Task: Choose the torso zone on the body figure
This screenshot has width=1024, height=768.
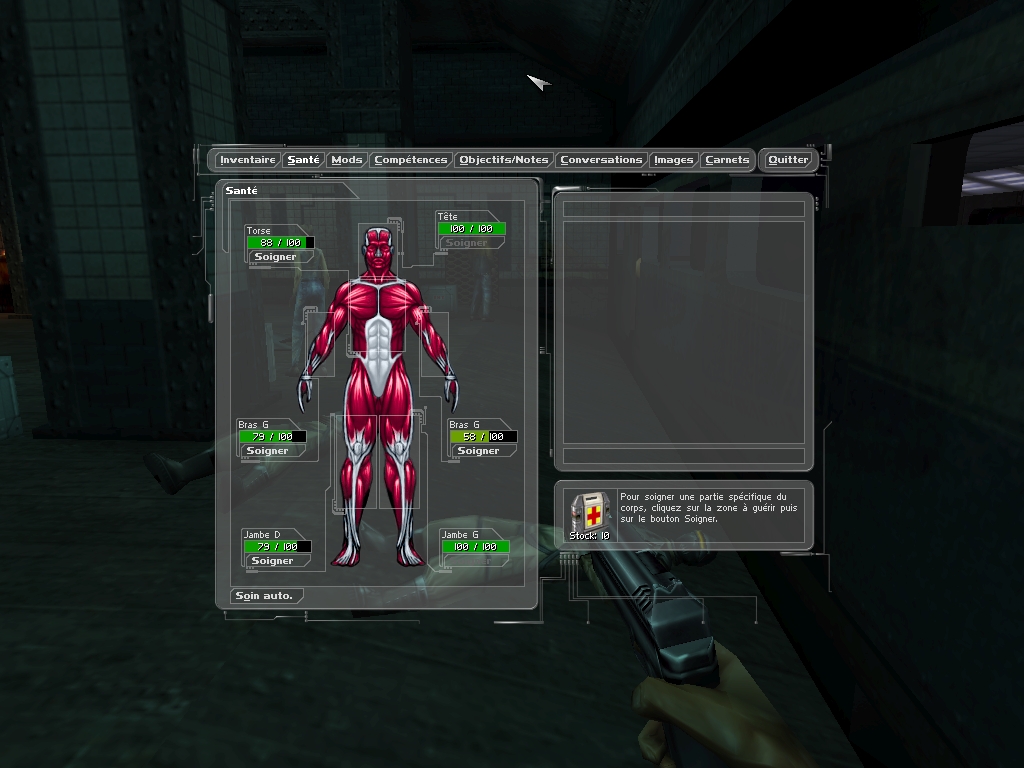Action: coord(378,320)
